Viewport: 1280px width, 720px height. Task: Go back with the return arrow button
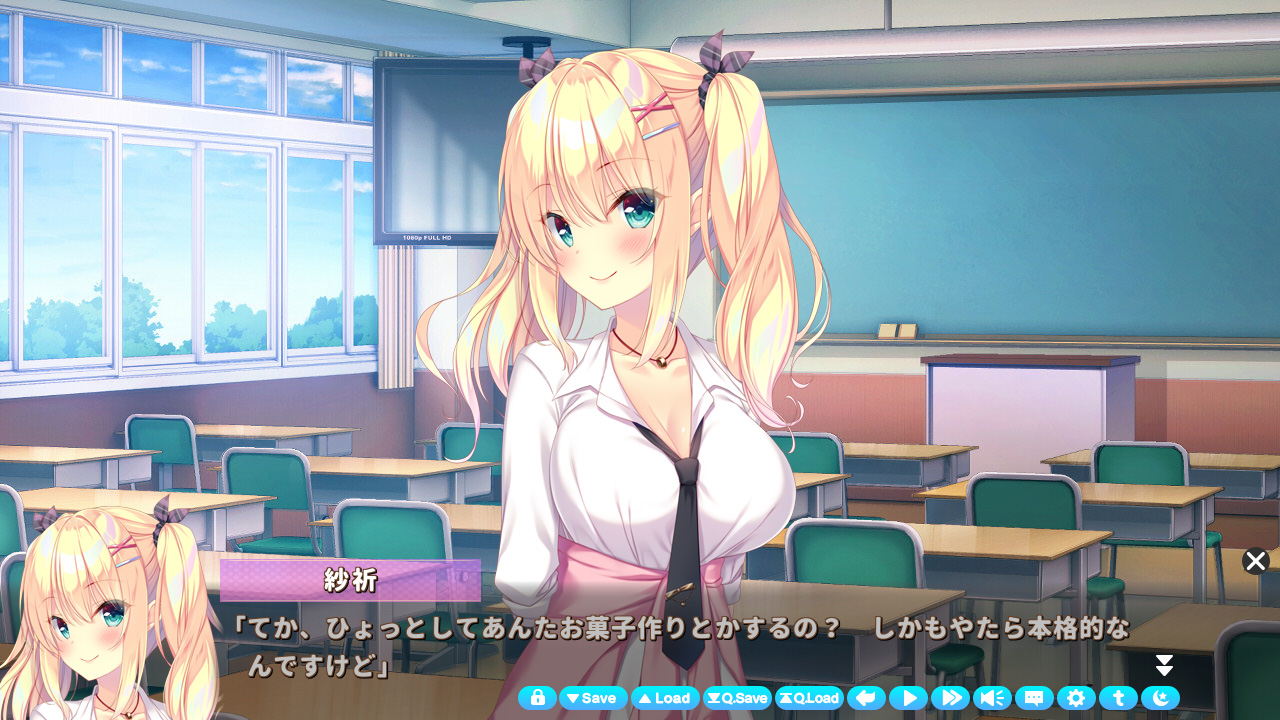pyautogui.click(x=867, y=698)
